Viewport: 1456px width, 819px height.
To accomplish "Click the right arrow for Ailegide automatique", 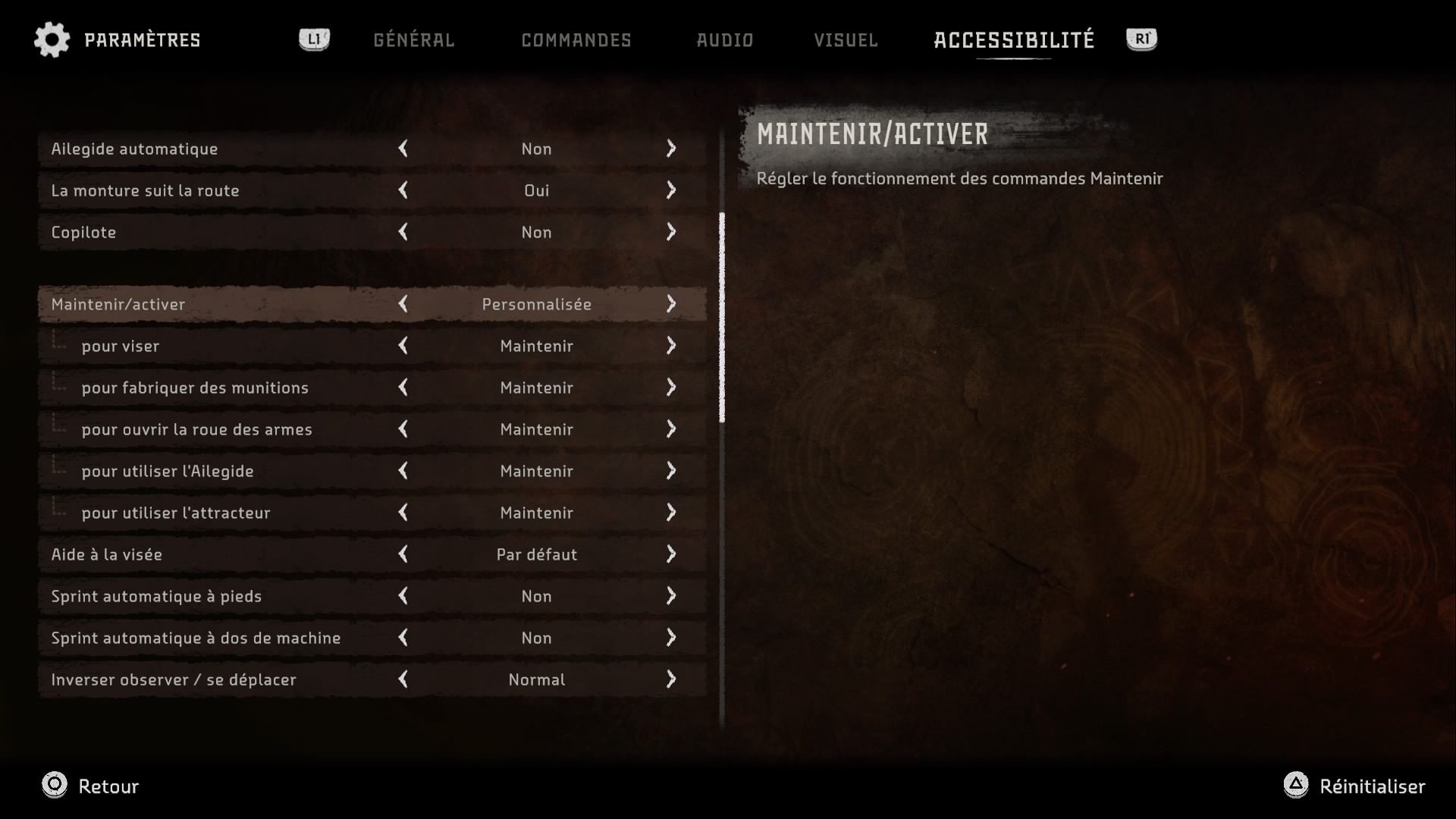I will point(671,149).
